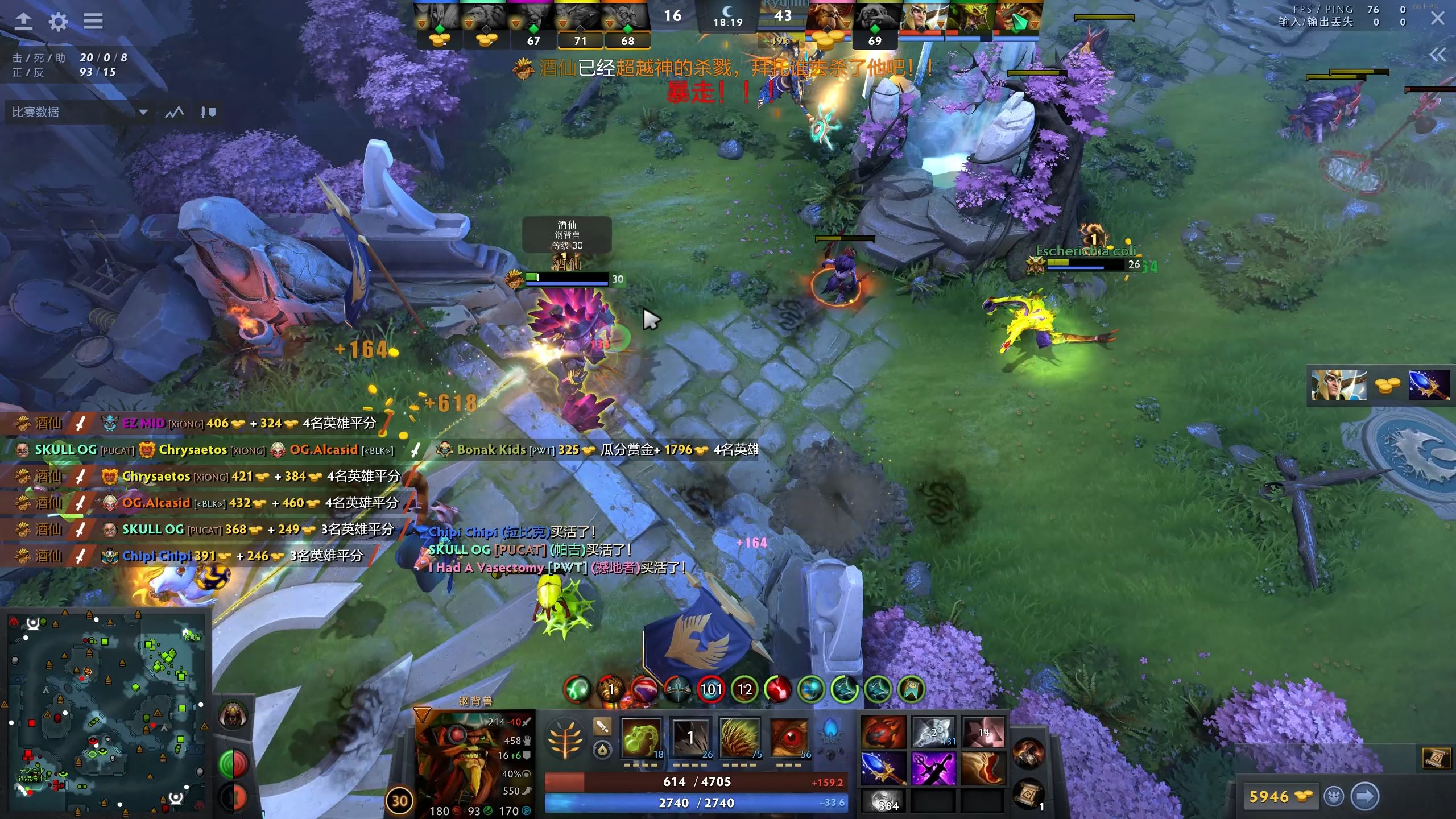This screenshot has height=819, width=1456.
Task: Open the talent tree branch icon
Action: [x=565, y=738]
